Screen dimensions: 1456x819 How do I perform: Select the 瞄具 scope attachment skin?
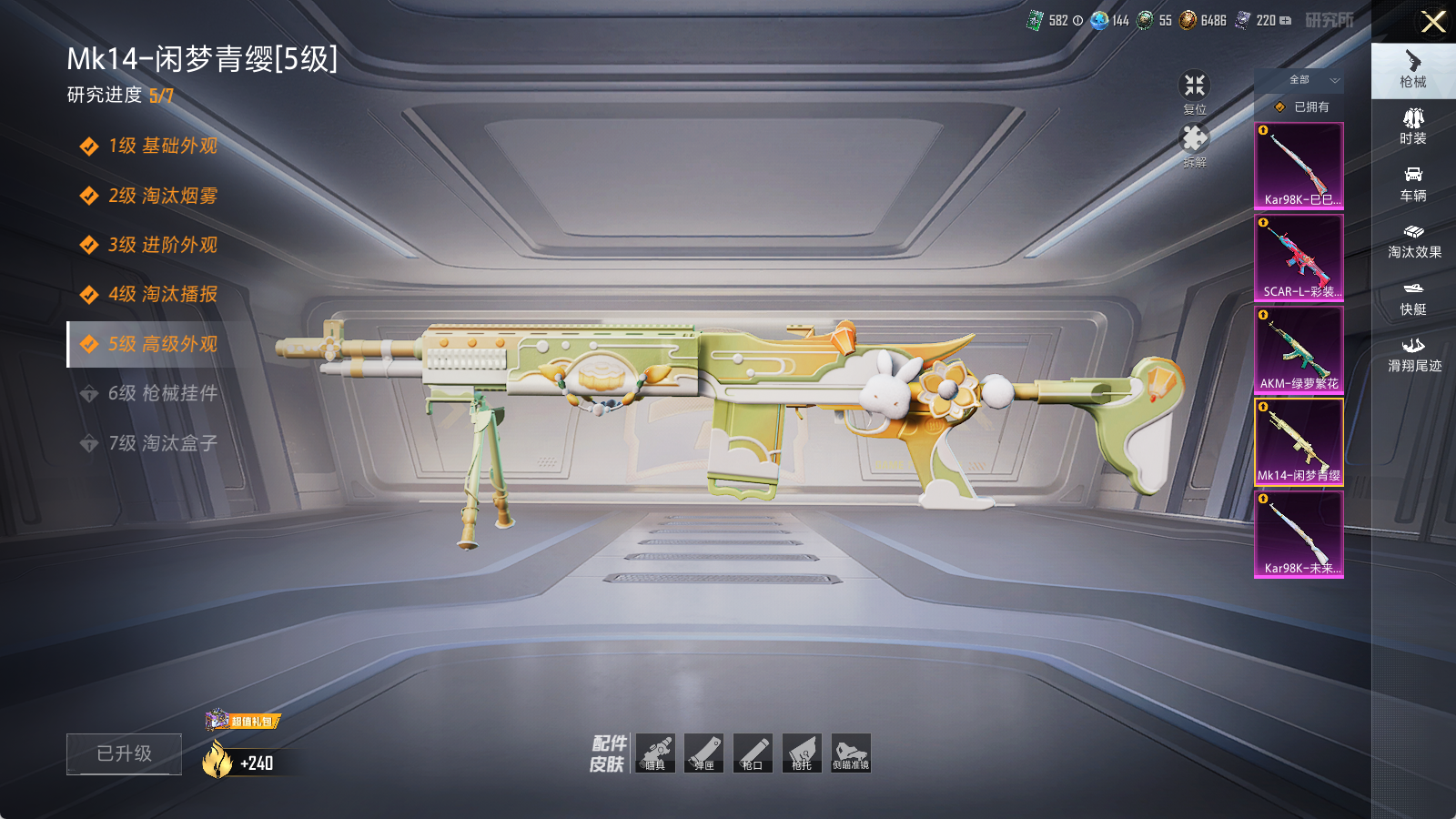tap(655, 753)
